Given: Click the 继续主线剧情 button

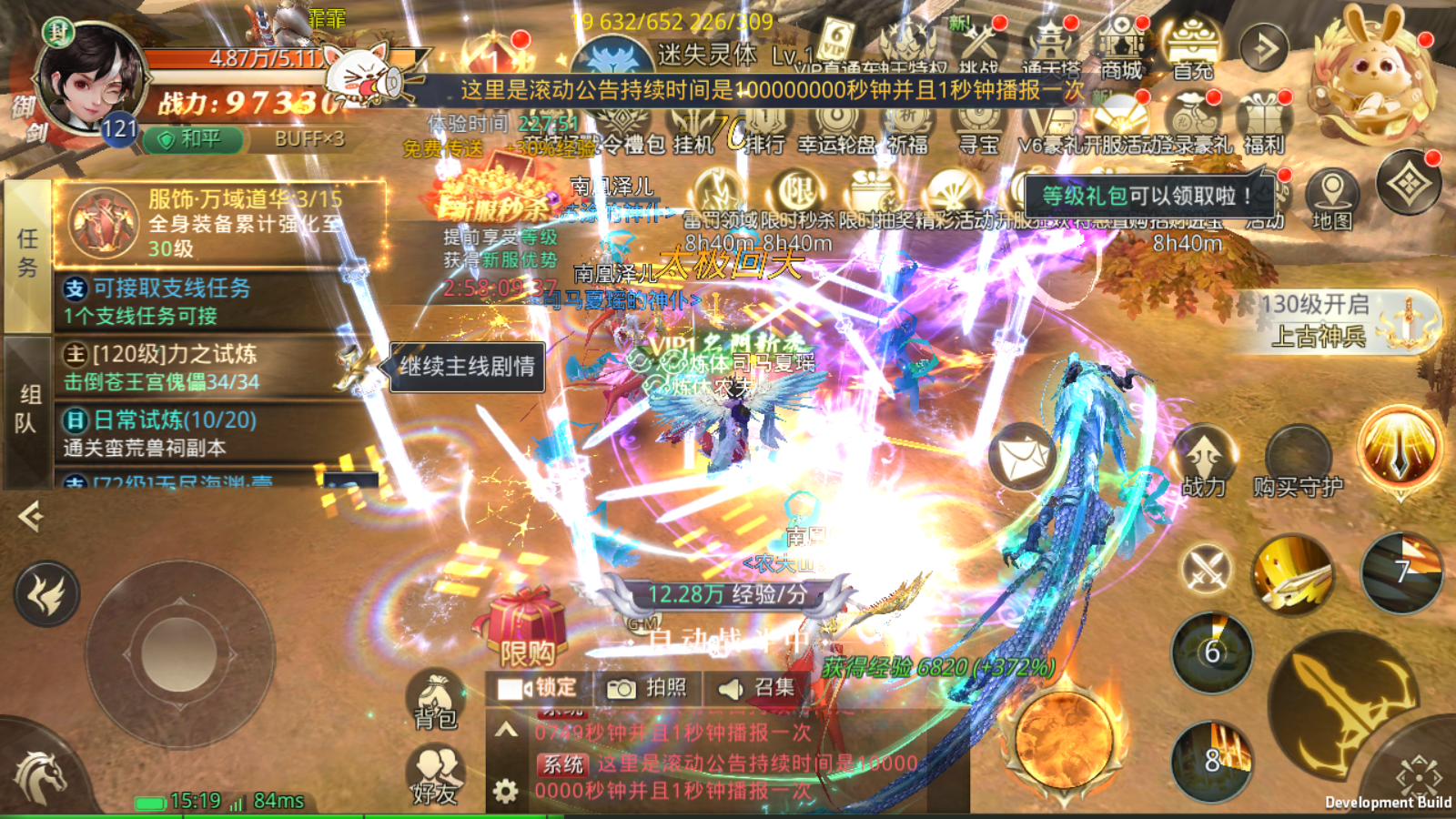Looking at the screenshot, I should 467,367.
